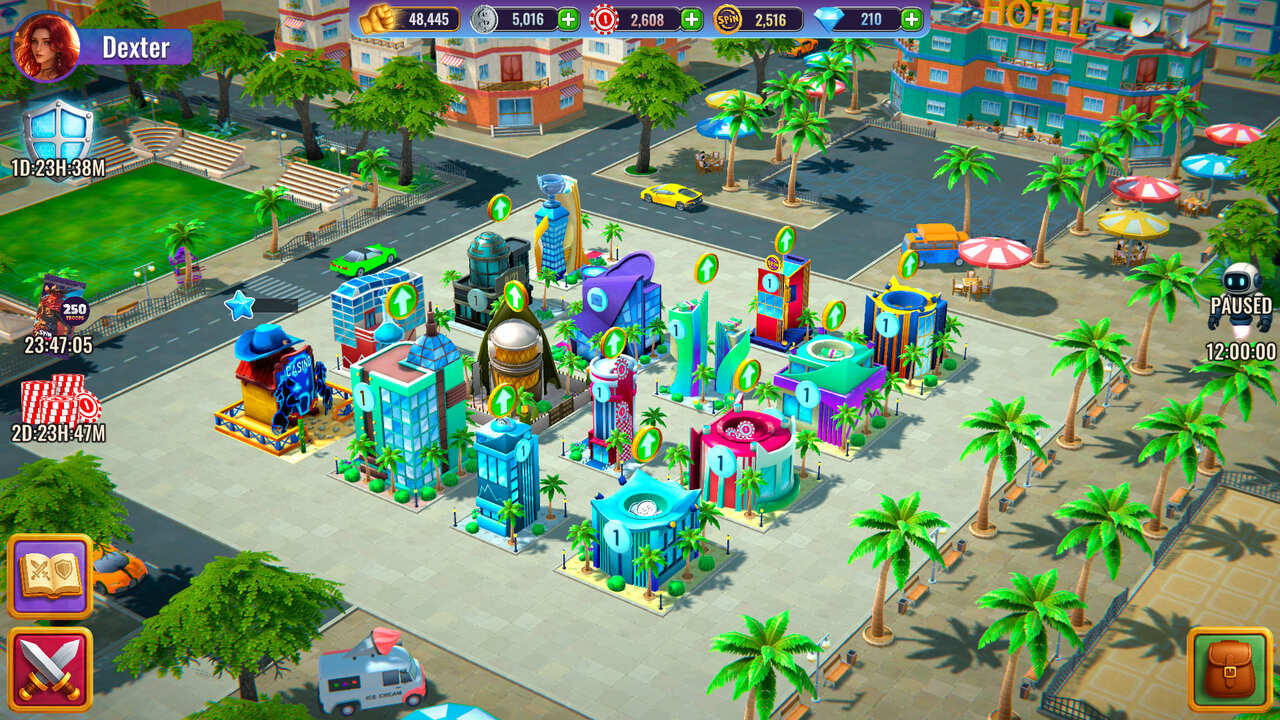Screen dimensions: 1280x720
Task: Open Dexter's player profile portrait
Action: coord(45,47)
